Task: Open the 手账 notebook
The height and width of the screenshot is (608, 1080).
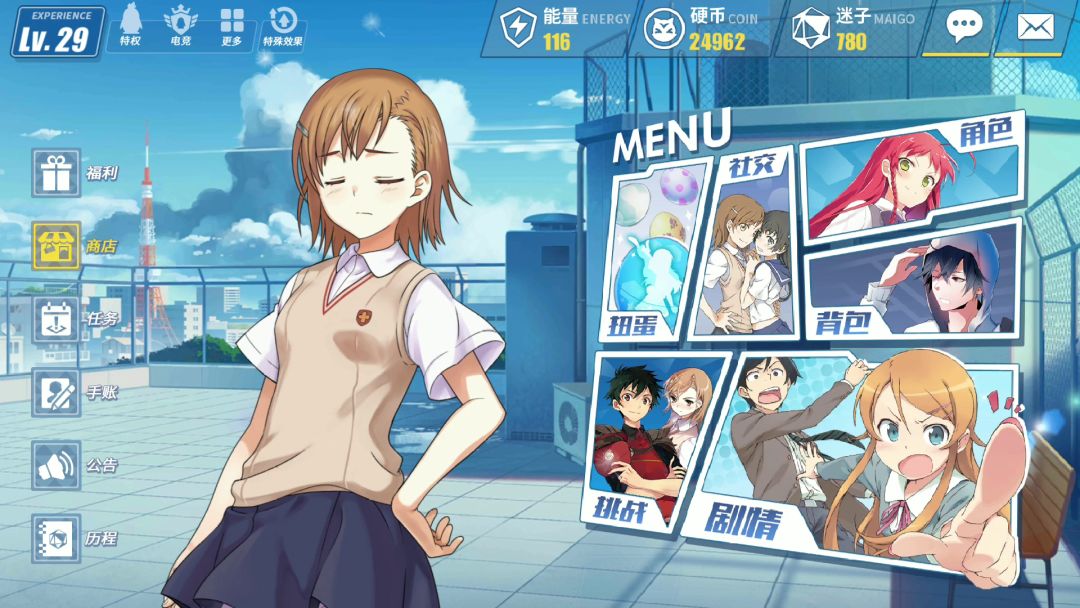Action: tap(56, 392)
